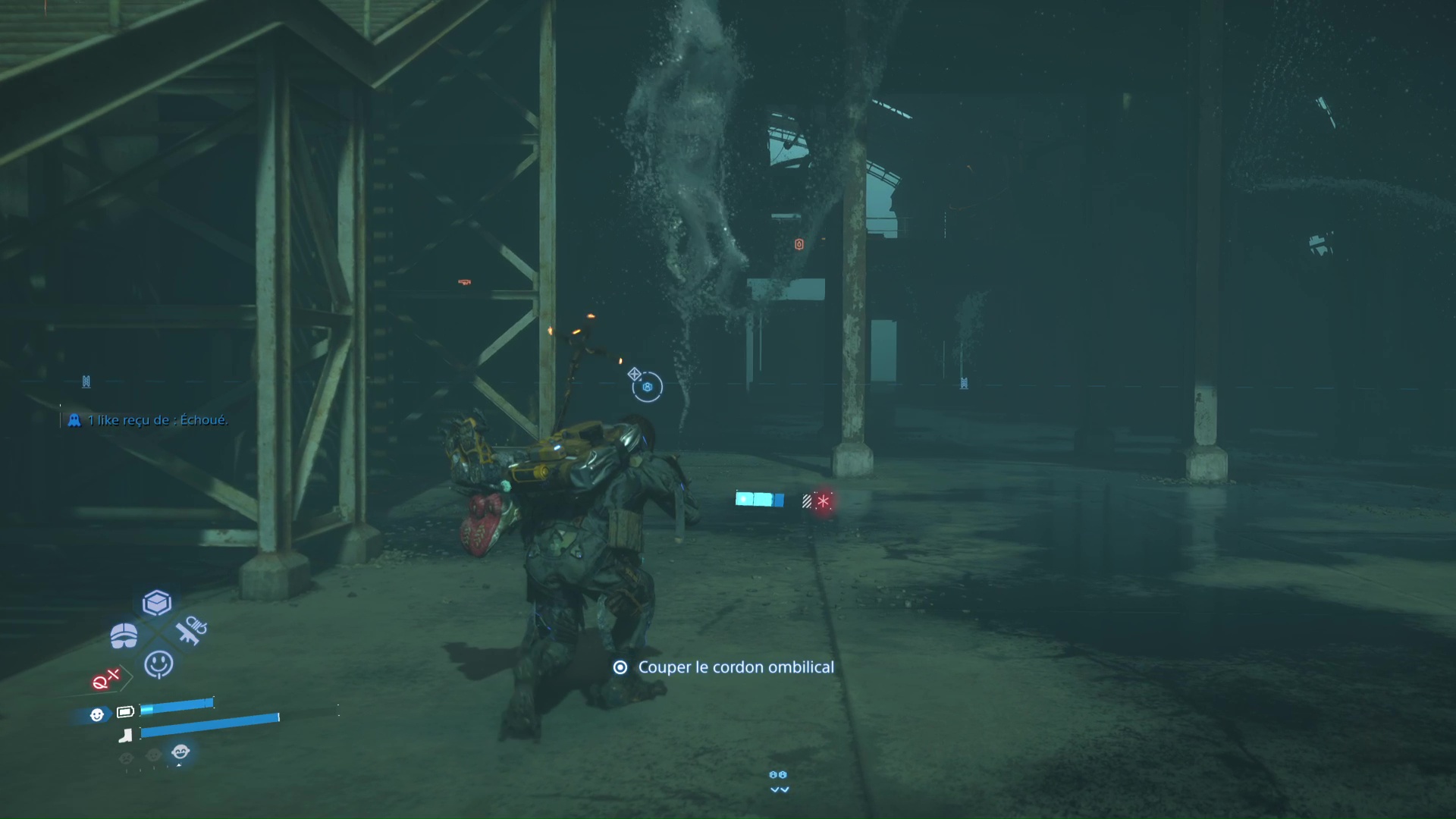Image resolution: width=1456 pixels, height=819 pixels.
Task: Choose the rifle and rope weapon slot
Action: 190,630
